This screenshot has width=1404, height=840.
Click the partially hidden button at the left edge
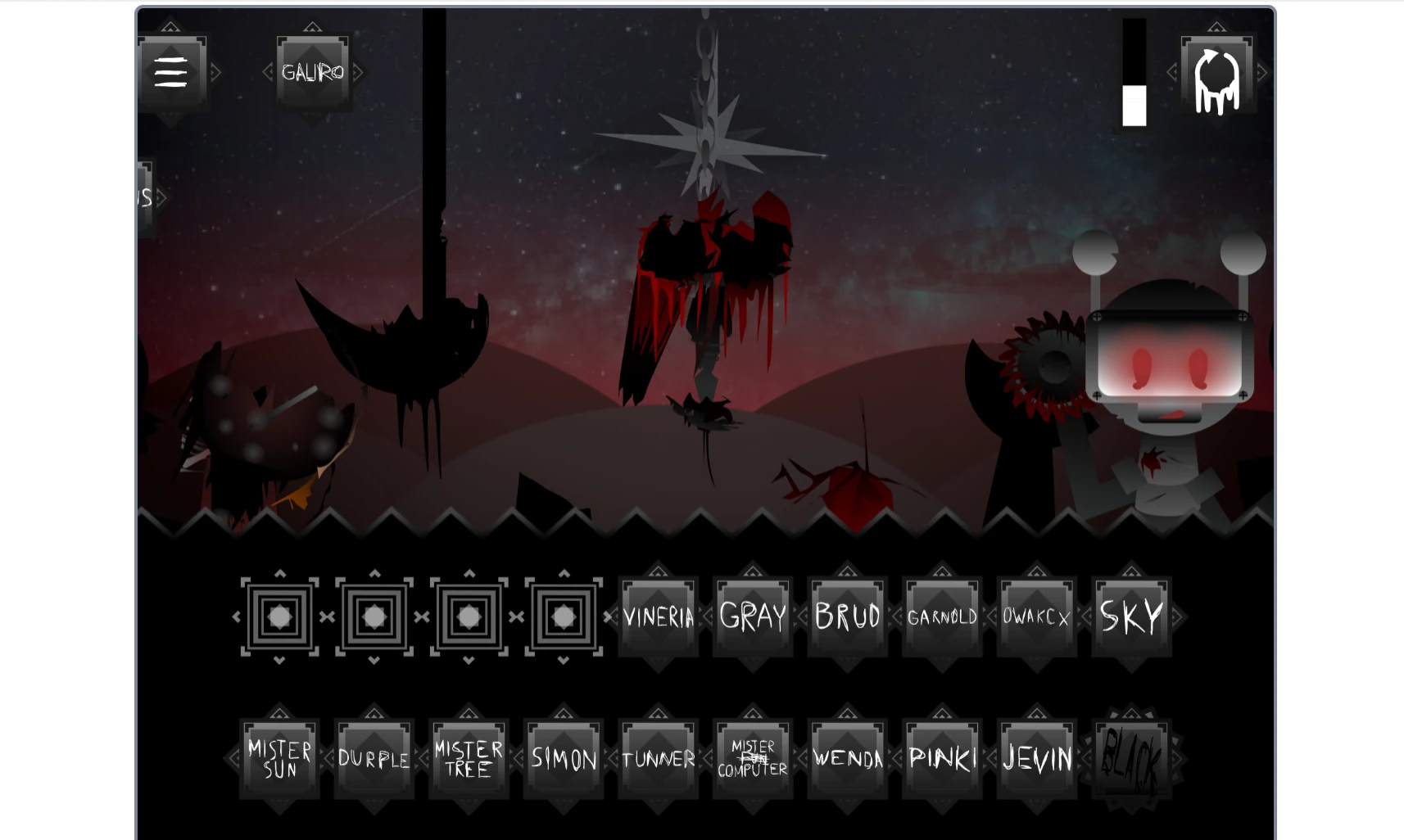143,196
